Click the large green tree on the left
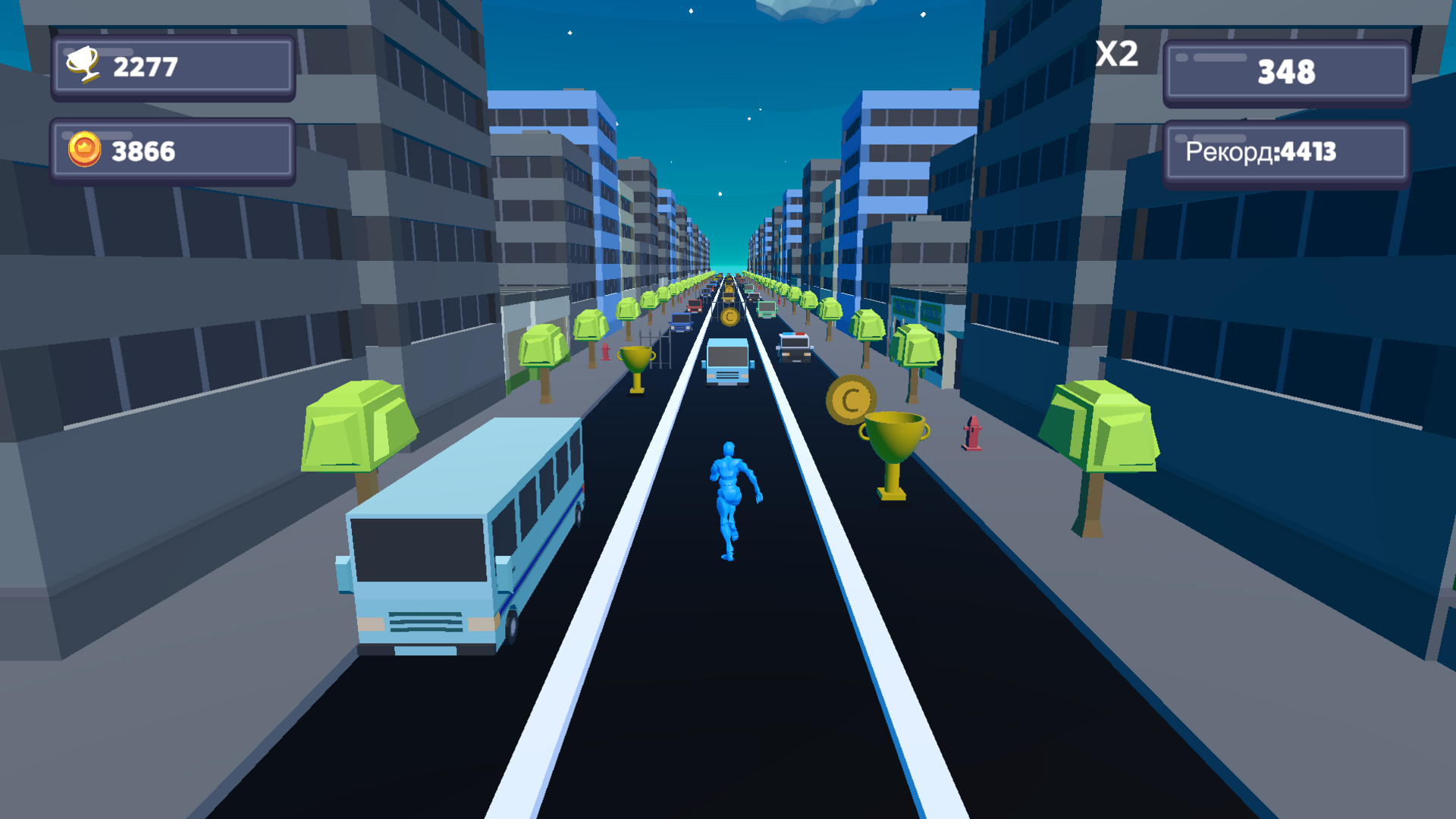The height and width of the screenshot is (819, 1456). (x=355, y=425)
